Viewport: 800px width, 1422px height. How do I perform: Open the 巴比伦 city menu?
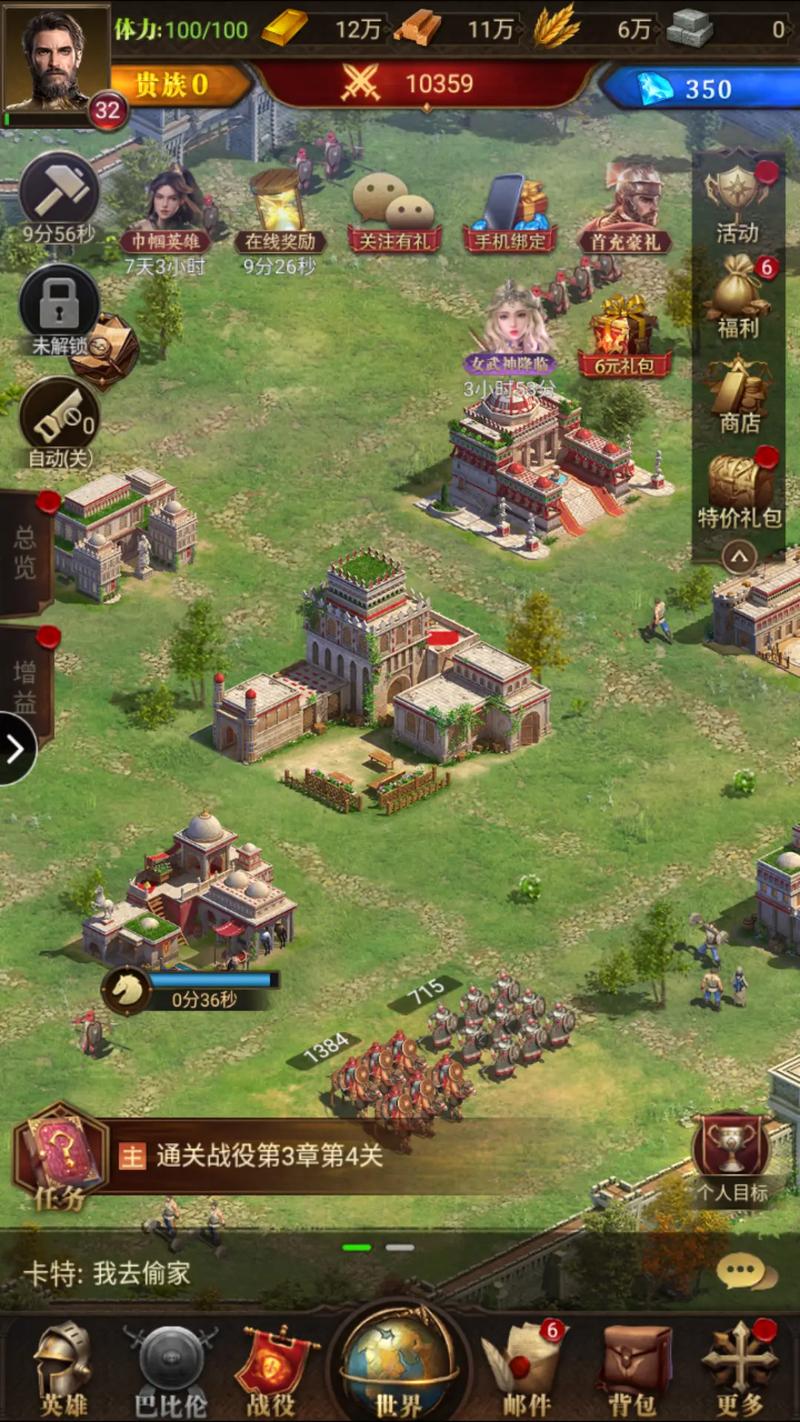click(170, 1366)
